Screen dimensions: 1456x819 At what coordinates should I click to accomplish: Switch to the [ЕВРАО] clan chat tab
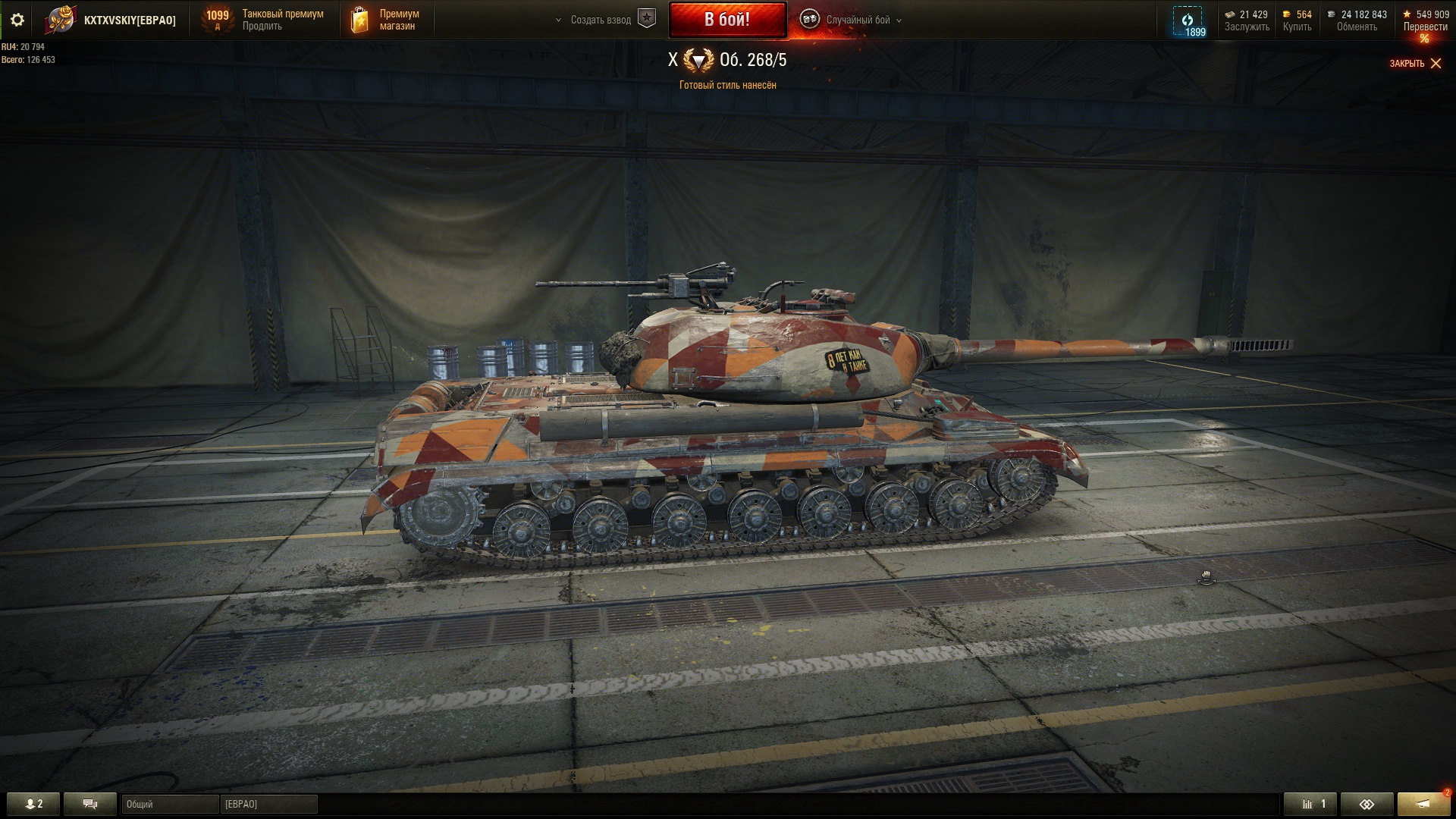268,804
